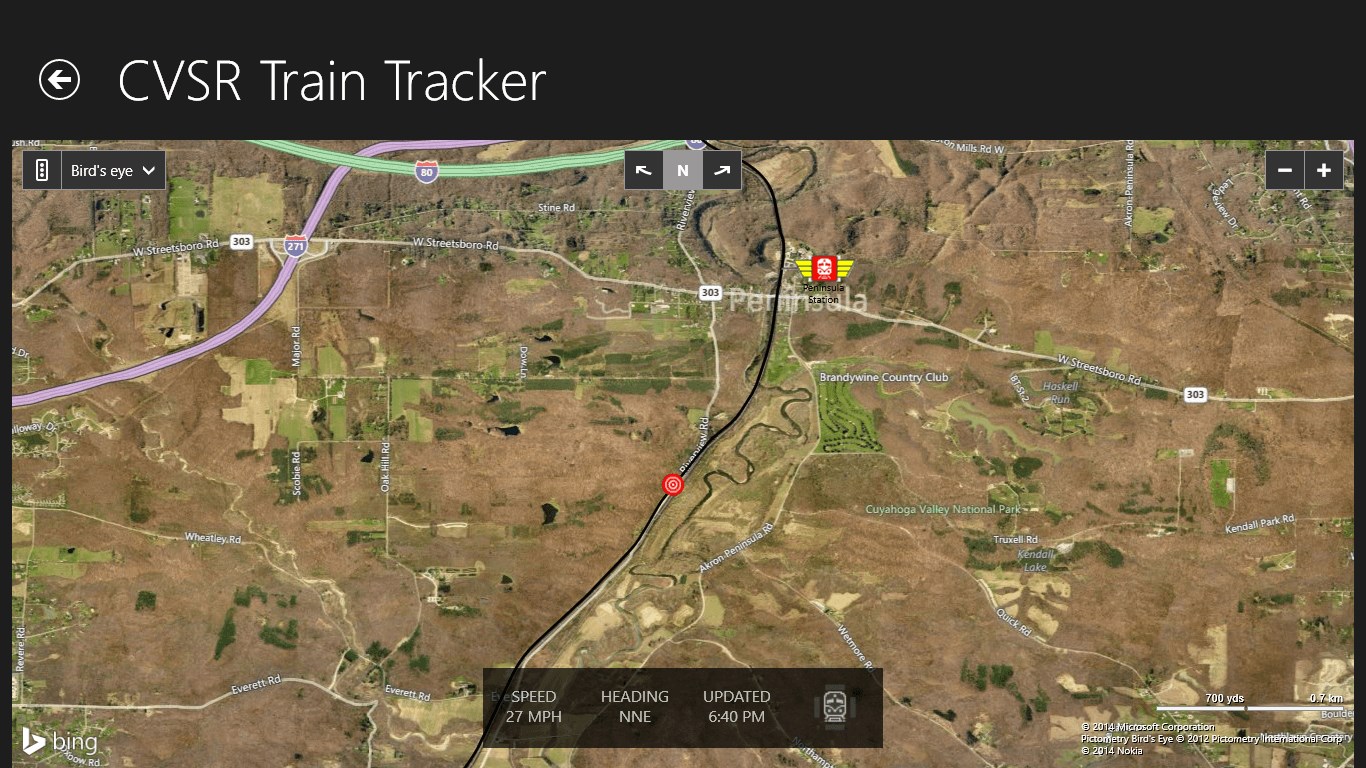Viewport: 1366px width, 768px height.
Task: Rotate the map view clockwise
Action: coord(722,171)
